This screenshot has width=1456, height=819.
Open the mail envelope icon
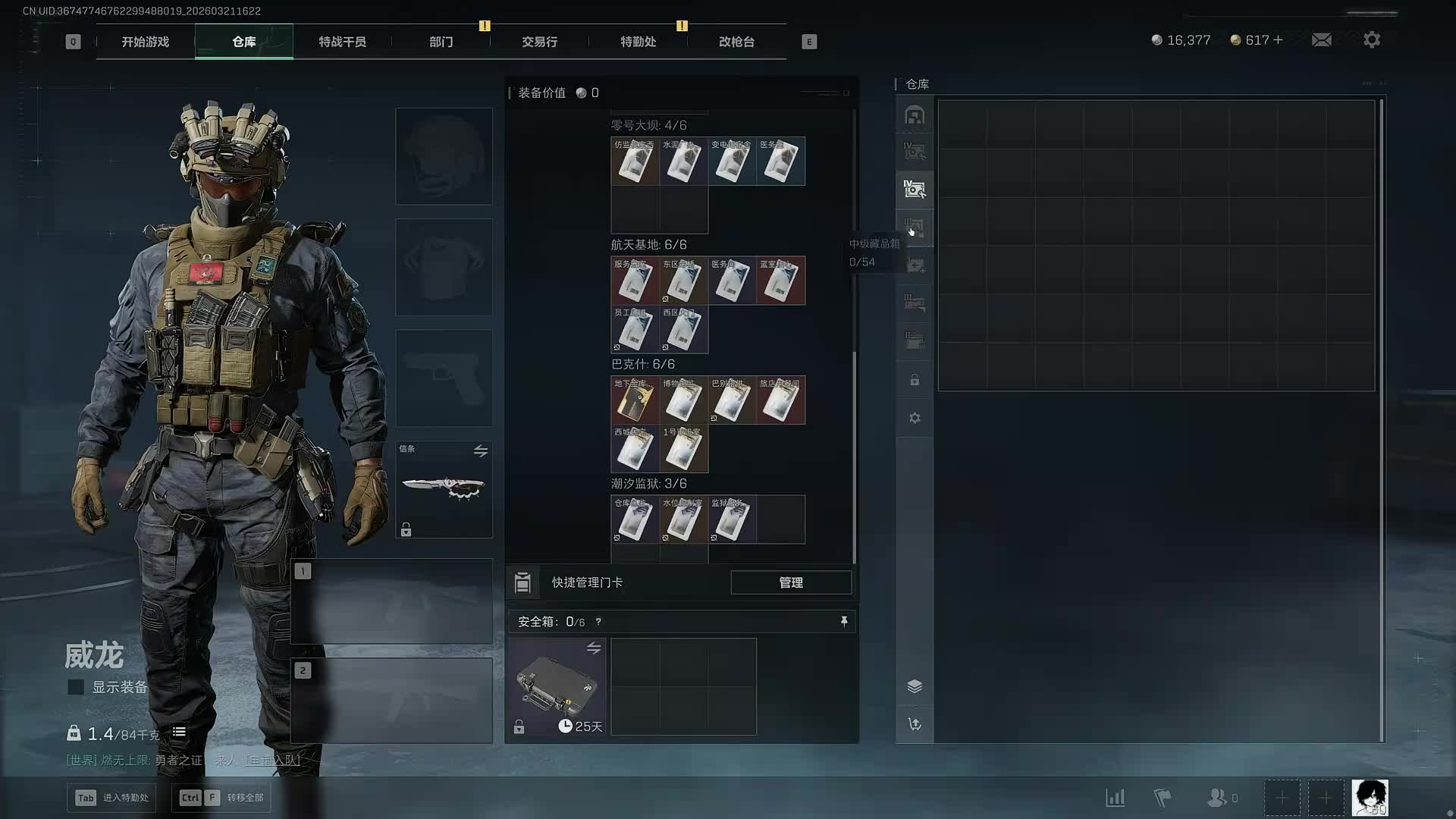point(1321,39)
